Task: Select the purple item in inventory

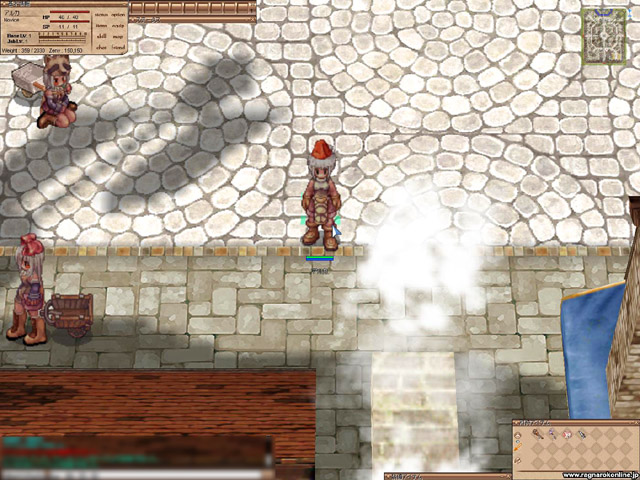Action: 552,435
